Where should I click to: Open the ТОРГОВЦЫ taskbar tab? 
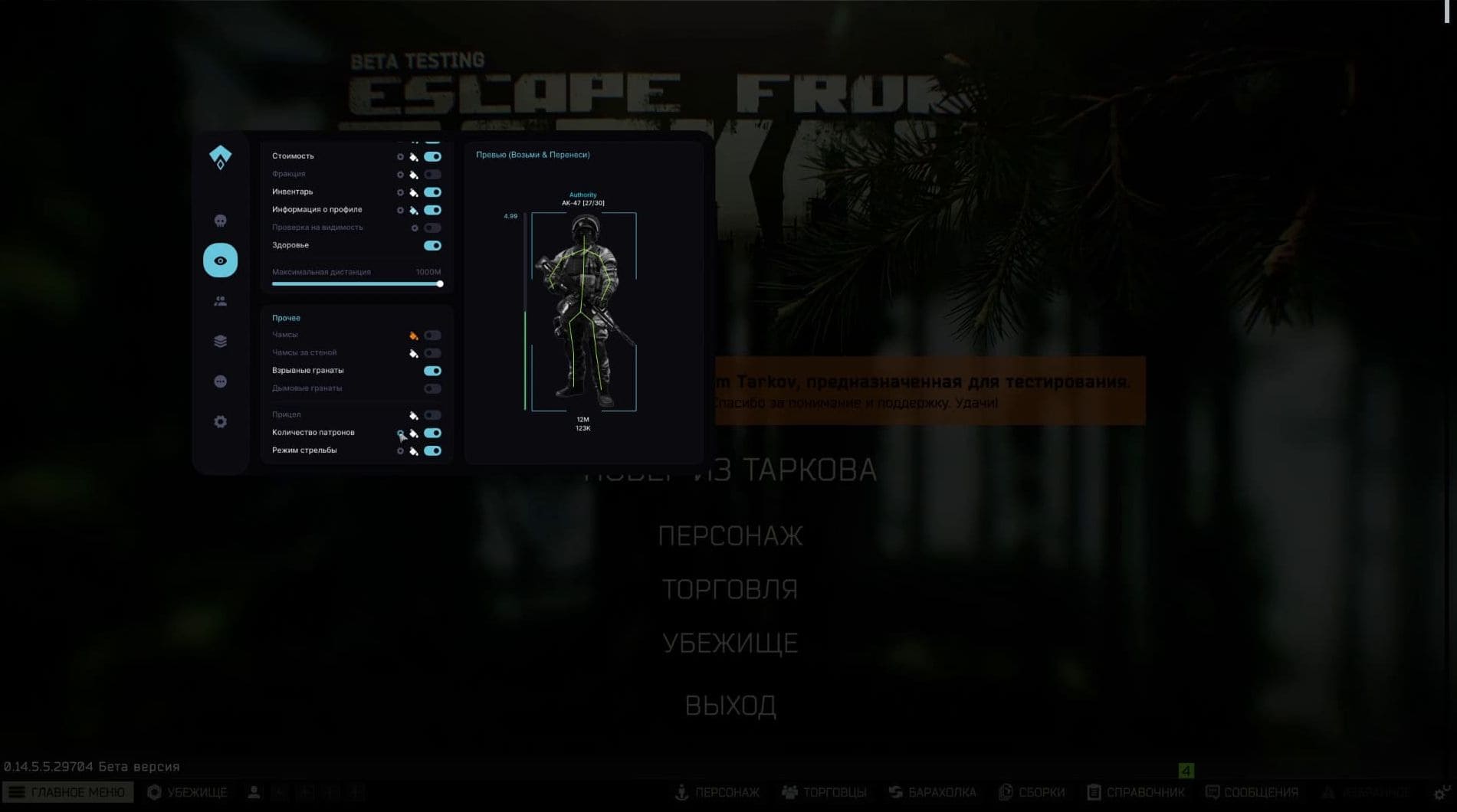point(824,792)
